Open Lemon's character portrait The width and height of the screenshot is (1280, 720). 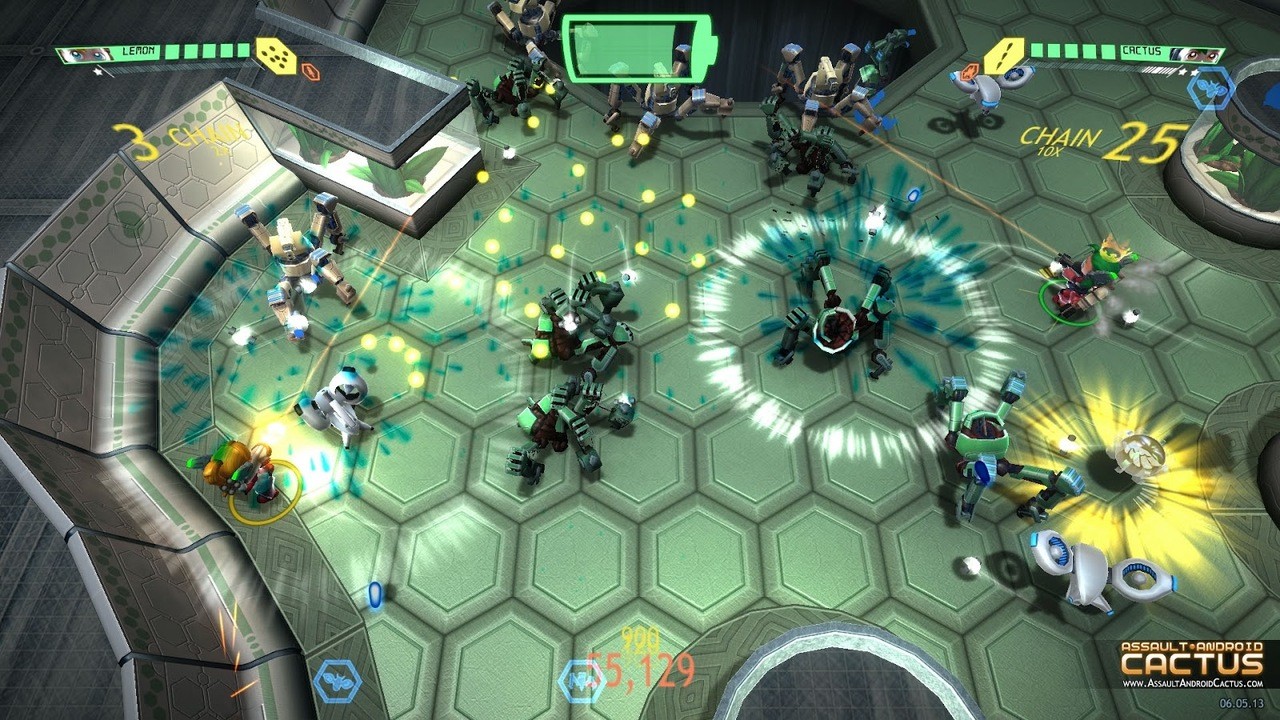[83, 53]
